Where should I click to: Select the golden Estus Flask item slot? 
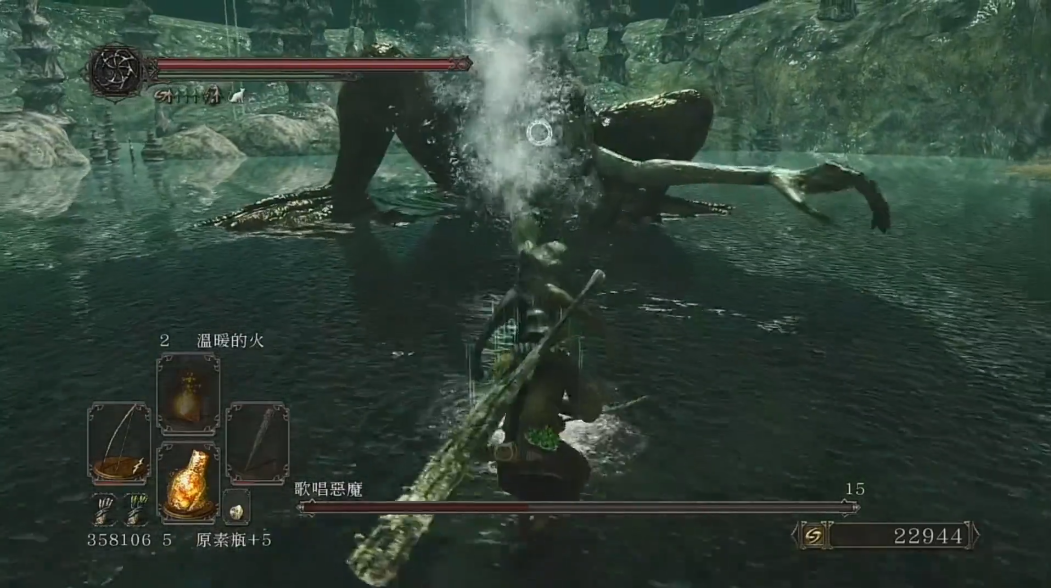187,480
